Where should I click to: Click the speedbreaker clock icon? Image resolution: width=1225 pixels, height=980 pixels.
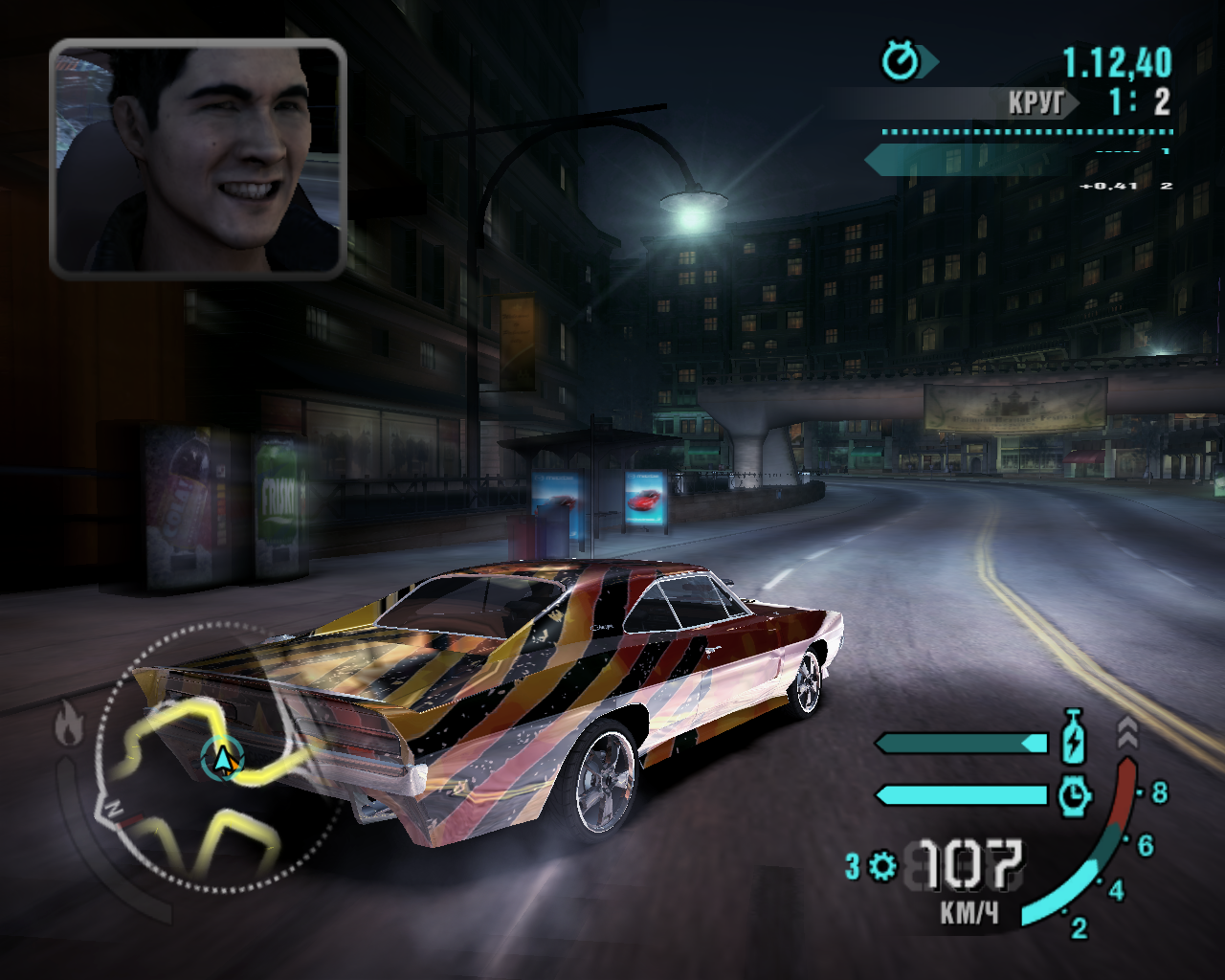tap(1075, 794)
